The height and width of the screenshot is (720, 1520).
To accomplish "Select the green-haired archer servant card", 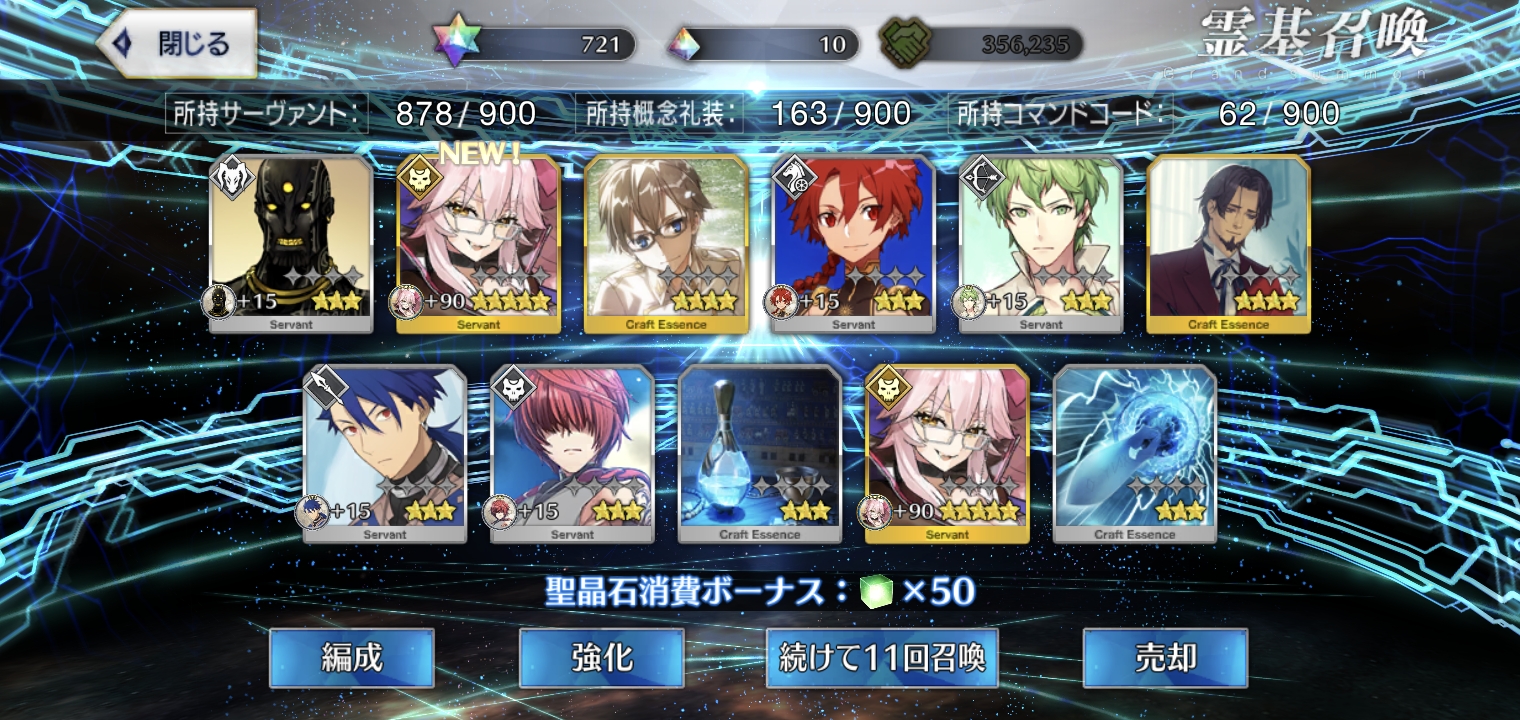I will (1041, 243).
